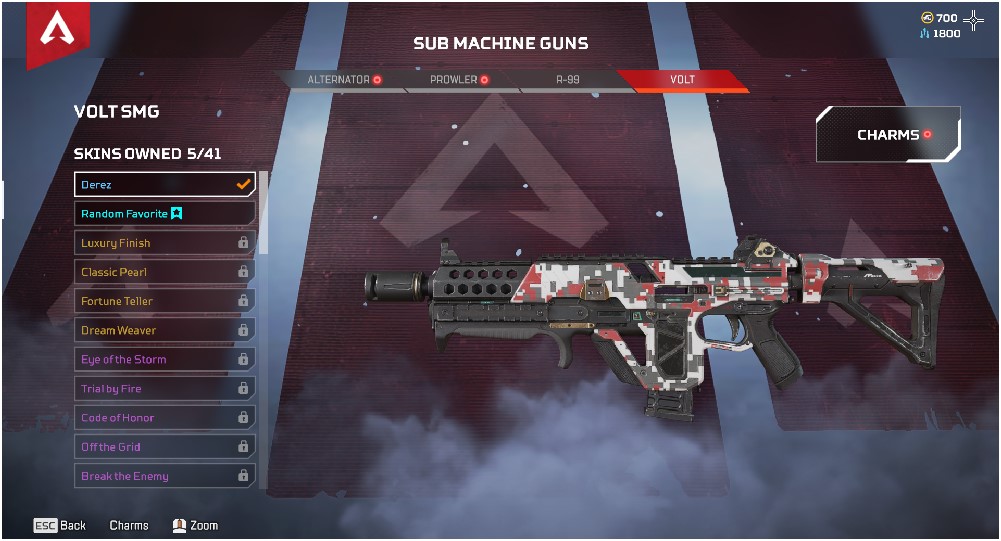
Task: Choose the Off the Grid skin
Action: tap(165, 447)
